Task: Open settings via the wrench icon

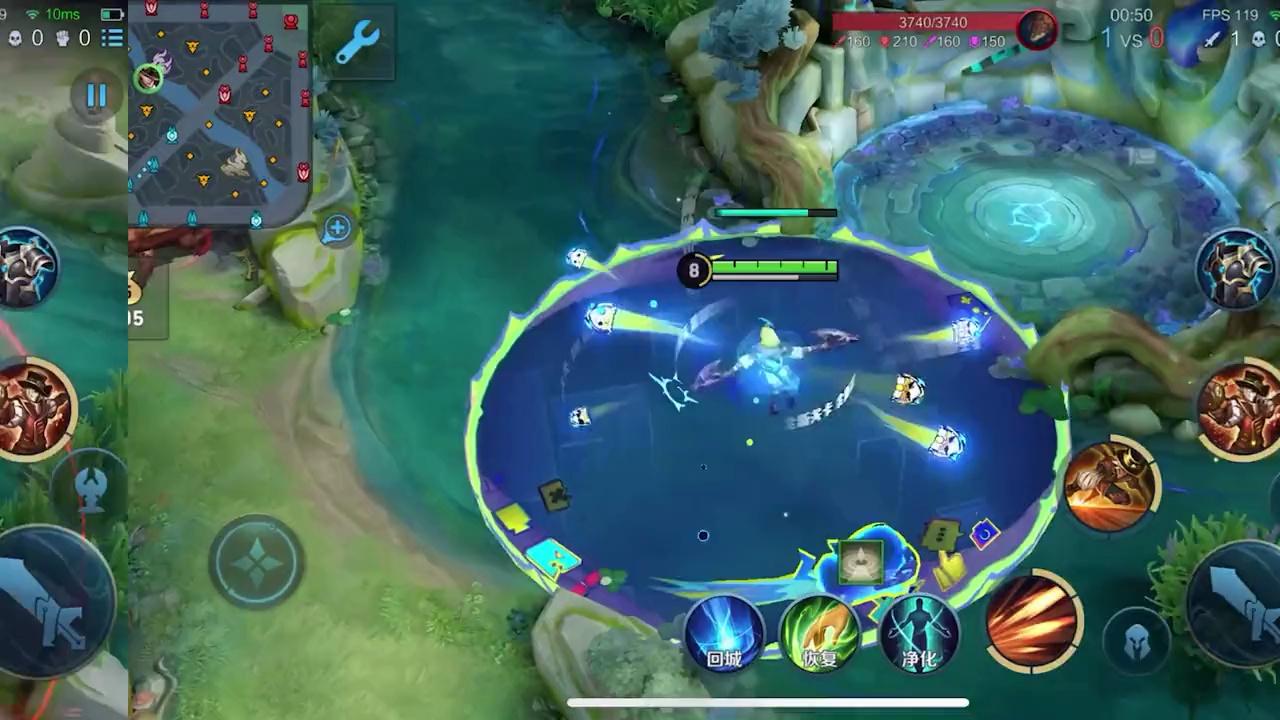Action: tap(356, 44)
